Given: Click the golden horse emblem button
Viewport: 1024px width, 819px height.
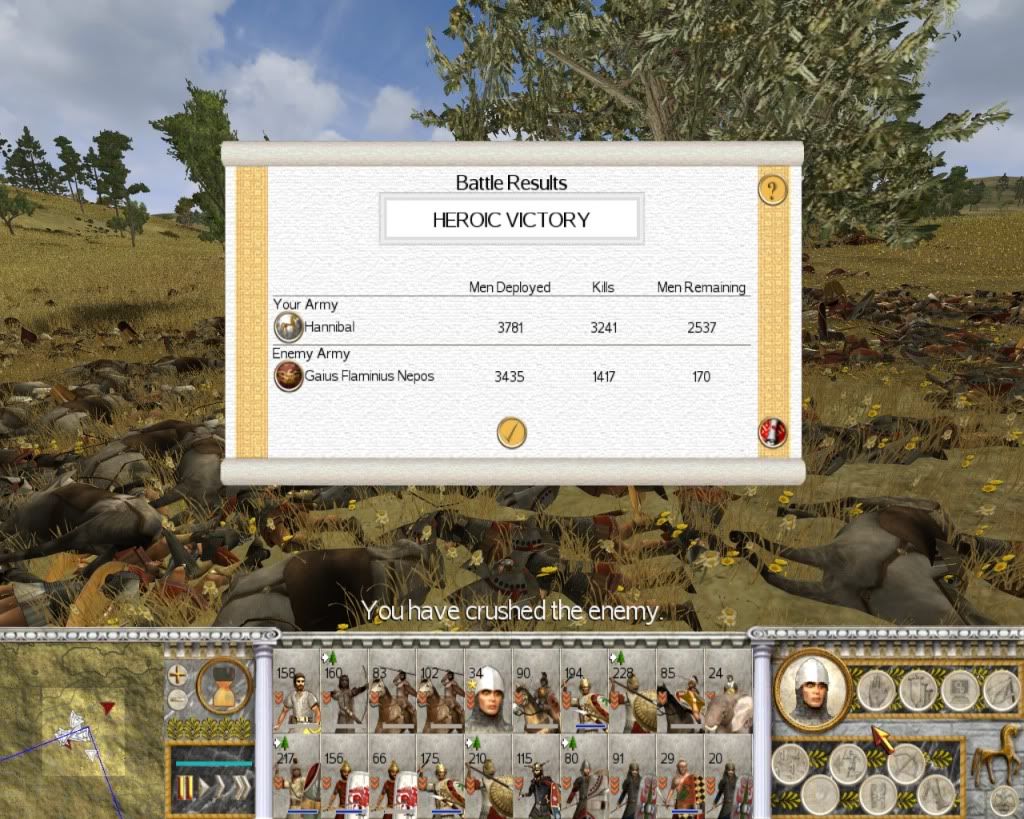Looking at the screenshot, I should [x=995, y=758].
